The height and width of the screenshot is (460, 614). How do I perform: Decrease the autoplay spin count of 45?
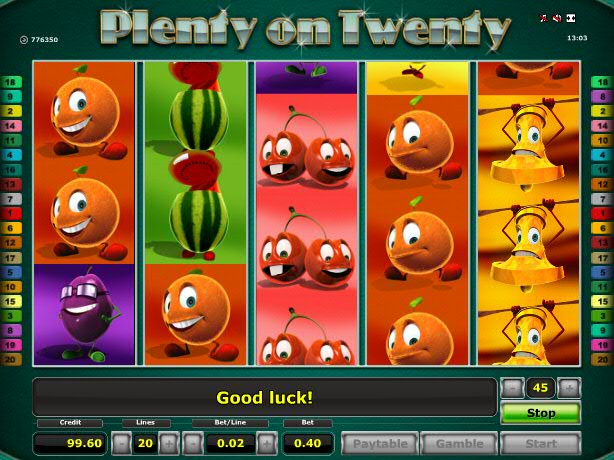[x=511, y=388]
